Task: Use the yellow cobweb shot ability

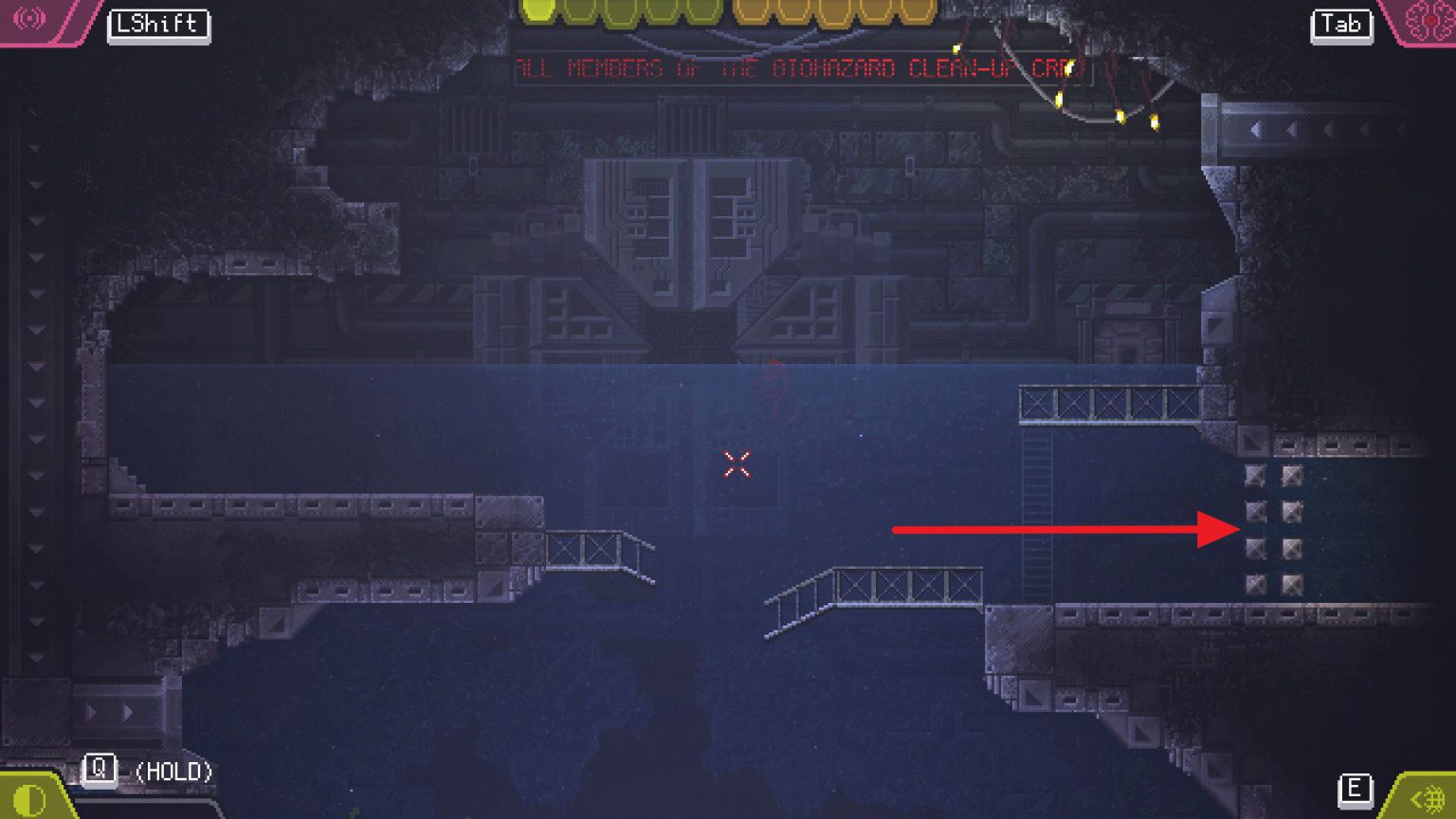Action: (1430, 801)
